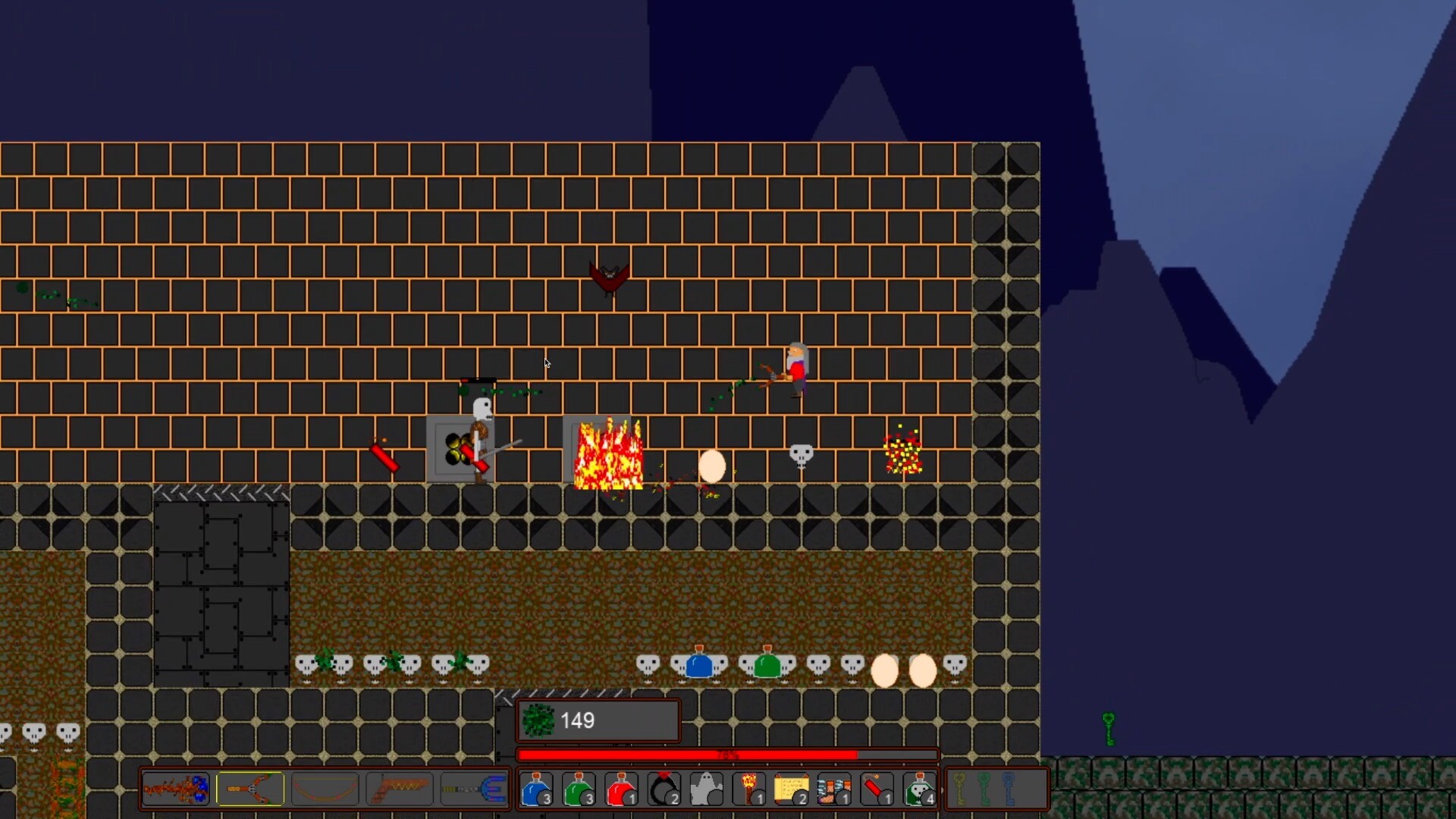Select the yellow key slot
This screenshot has height=819, width=1456.
click(959, 789)
